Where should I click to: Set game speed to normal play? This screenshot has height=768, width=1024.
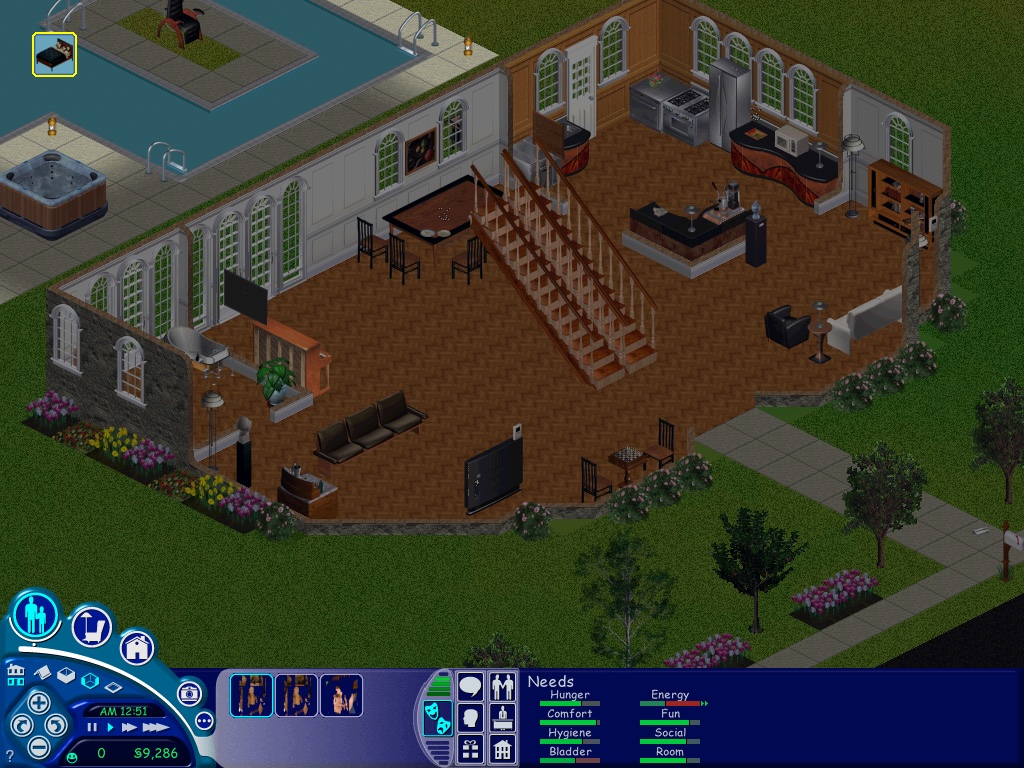pyautogui.click(x=110, y=728)
